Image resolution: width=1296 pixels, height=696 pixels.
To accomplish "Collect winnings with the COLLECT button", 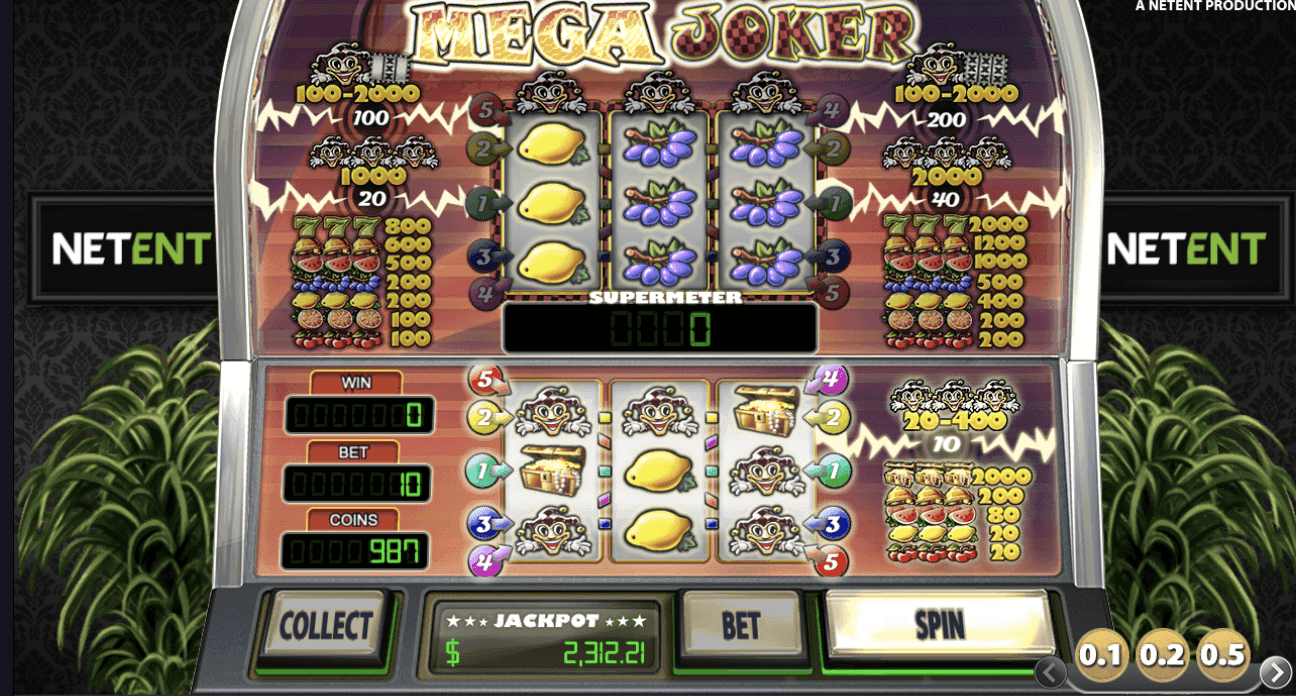I will click(x=325, y=627).
